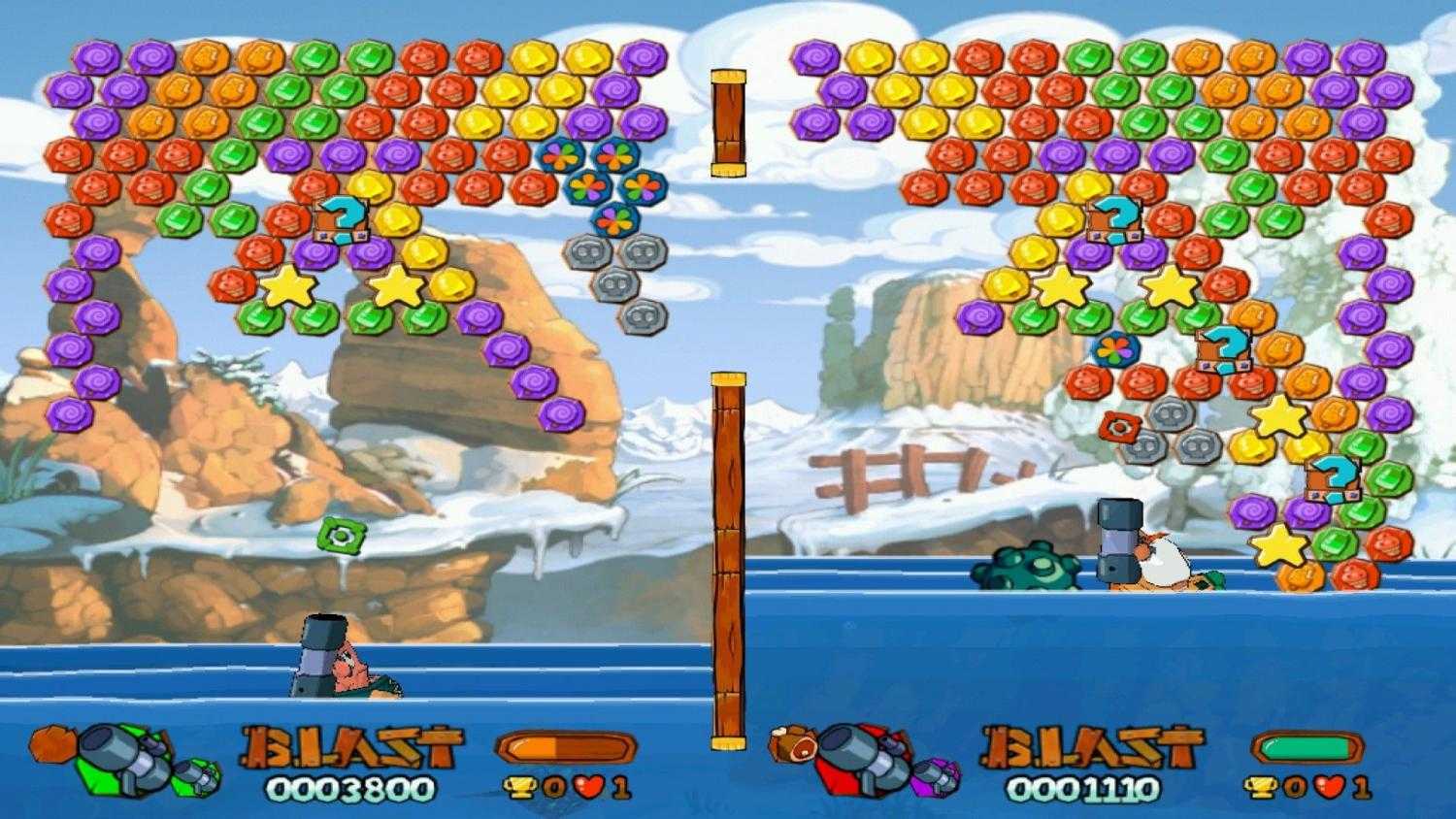Click the ham weapon icon in right player's HUD
Image resolution: width=1456 pixels, height=819 pixels.
coord(791,742)
